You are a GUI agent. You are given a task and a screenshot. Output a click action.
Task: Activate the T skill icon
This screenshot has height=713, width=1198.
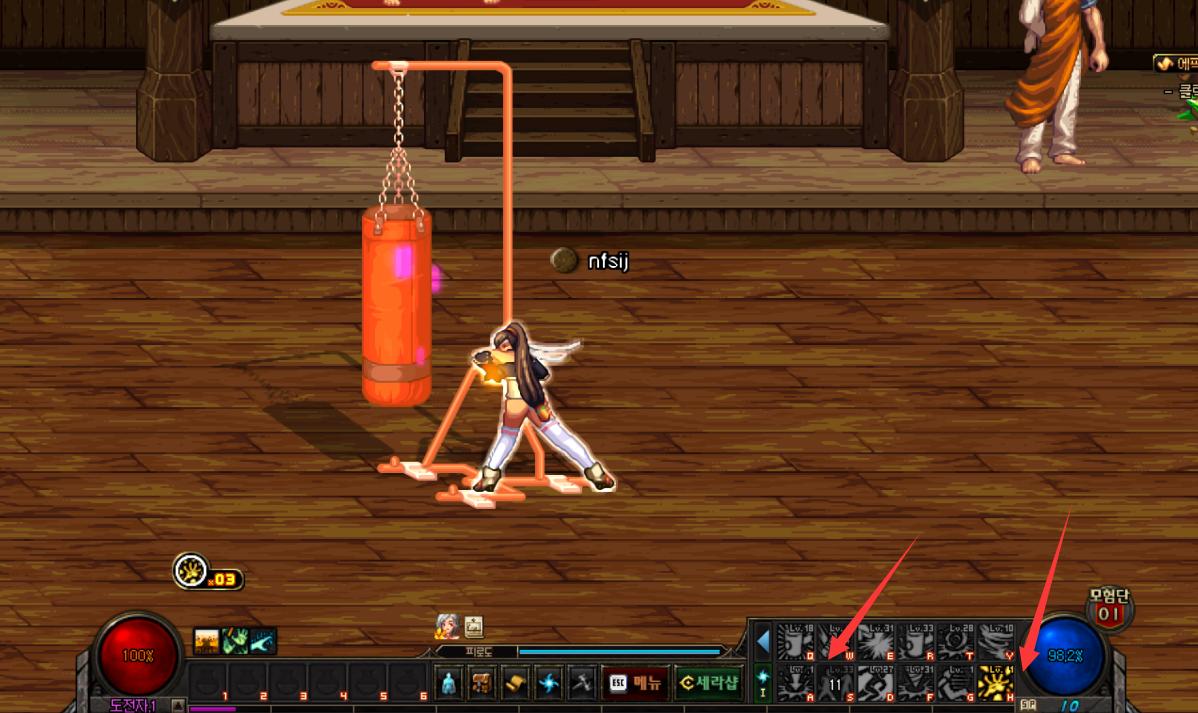click(x=955, y=641)
